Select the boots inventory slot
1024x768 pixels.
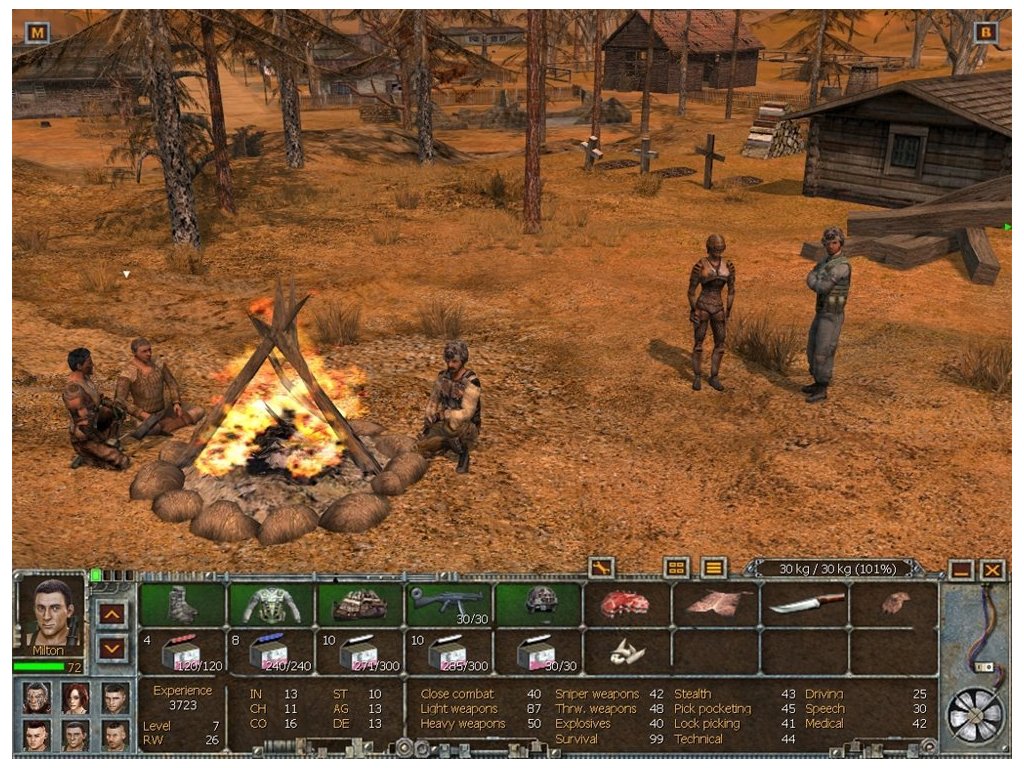click(182, 604)
